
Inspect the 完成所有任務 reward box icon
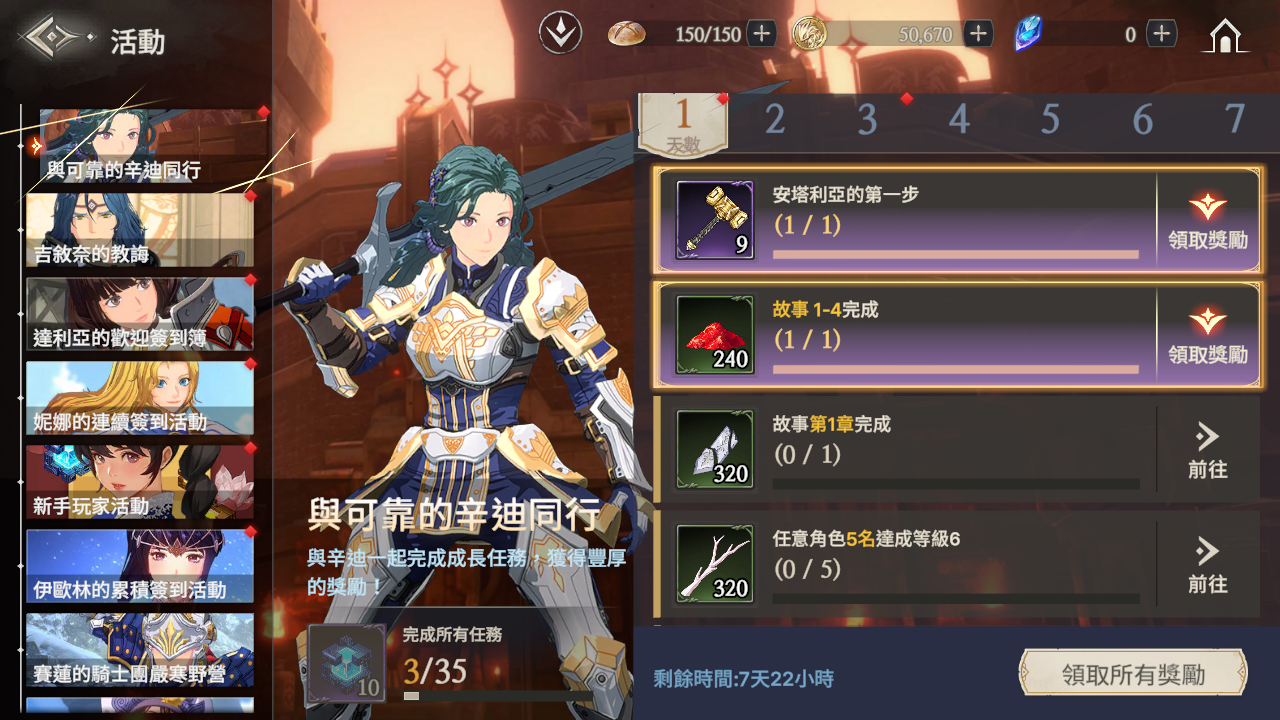[x=346, y=662]
